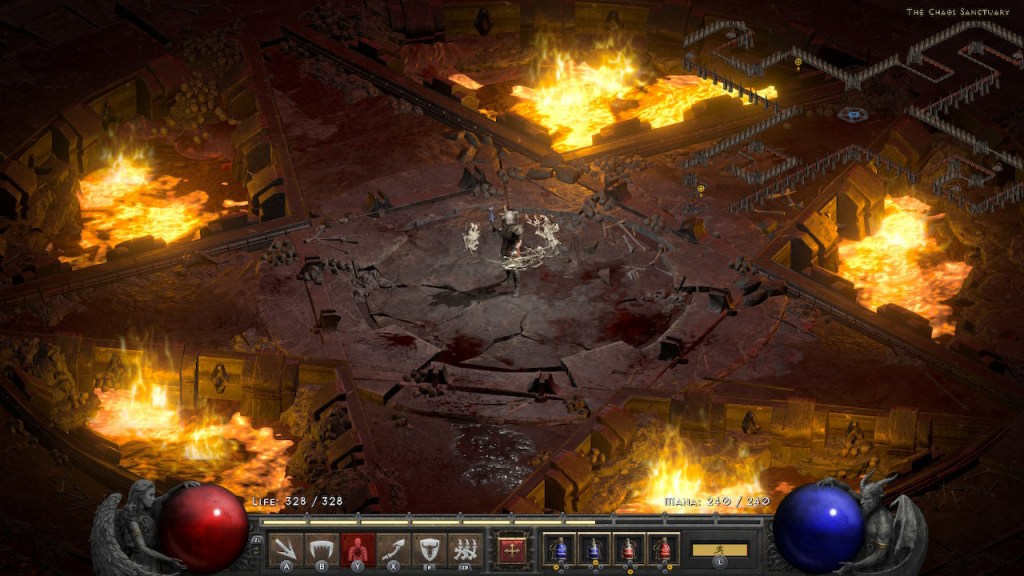Select the triple-spike skill icon
The height and width of the screenshot is (576, 1024).
pyautogui.click(x=287, y=548)
